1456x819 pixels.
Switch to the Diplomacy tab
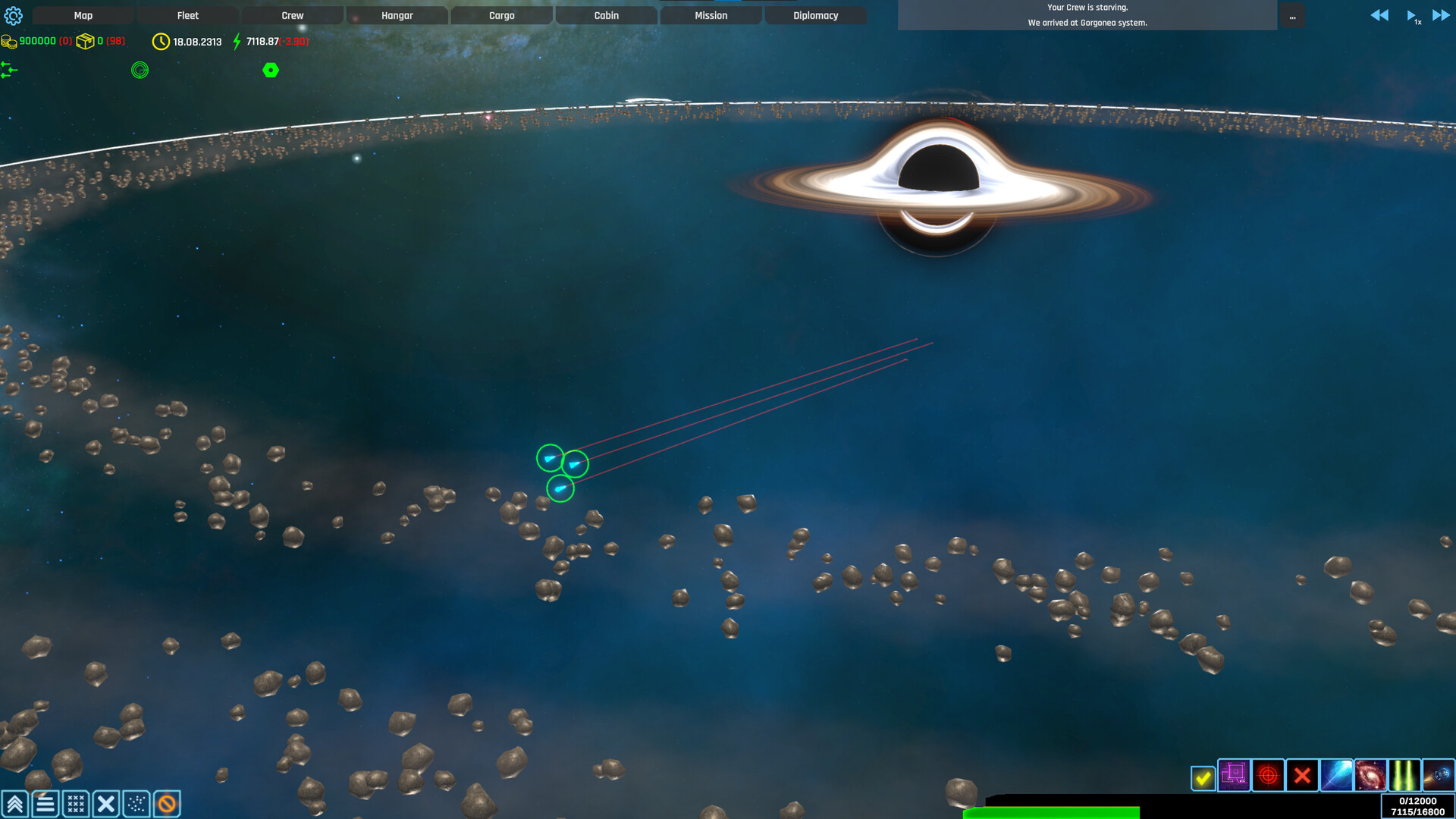815,14
